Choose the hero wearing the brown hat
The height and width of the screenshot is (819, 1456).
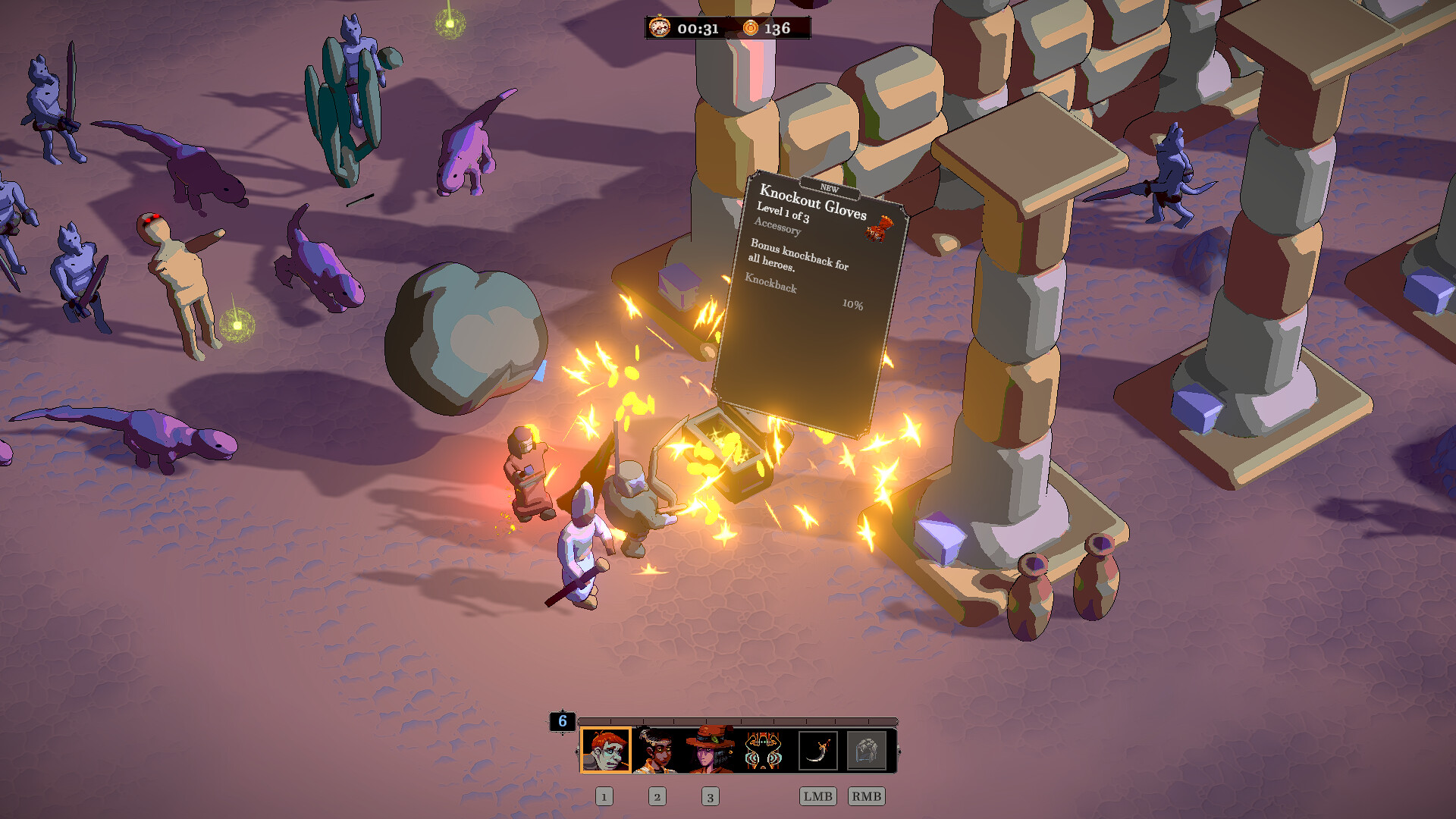711,750
